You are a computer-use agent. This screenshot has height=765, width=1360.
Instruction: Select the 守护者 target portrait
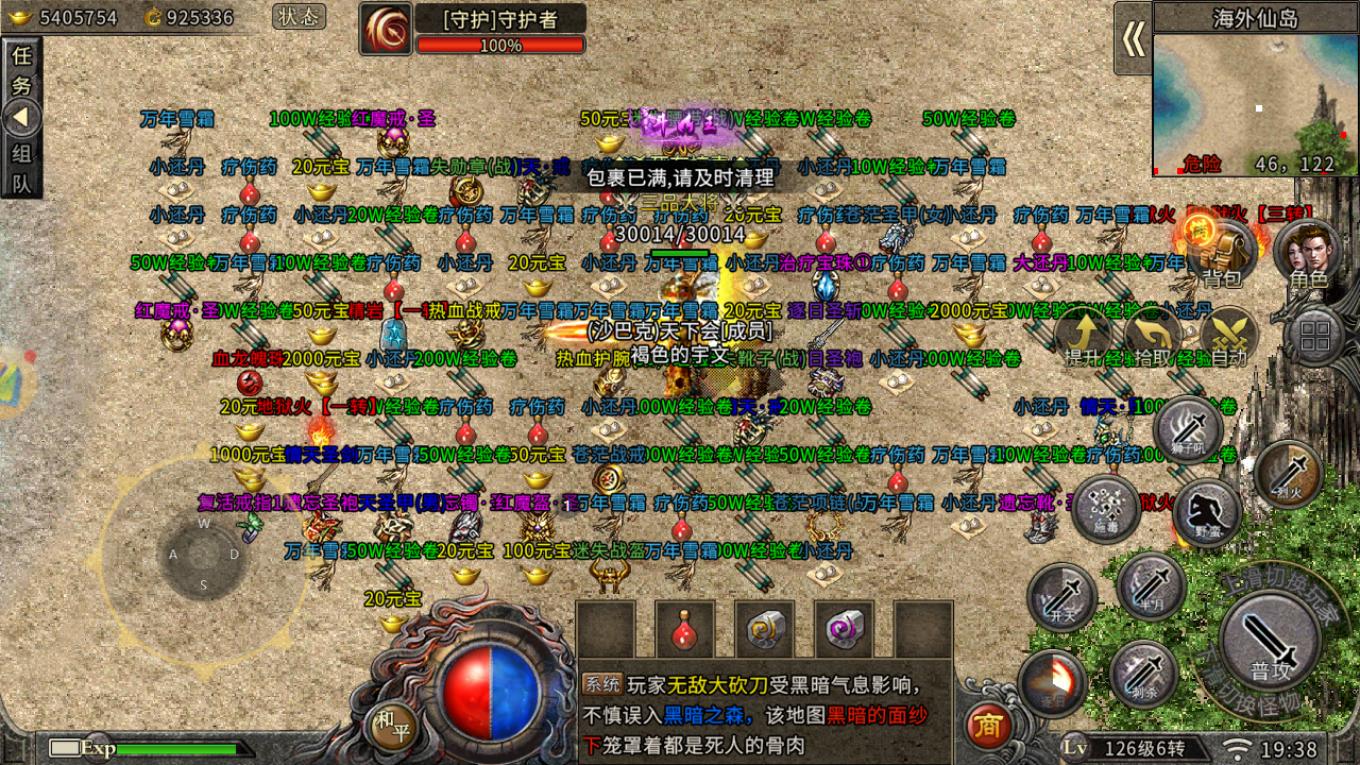coord(385,28)
